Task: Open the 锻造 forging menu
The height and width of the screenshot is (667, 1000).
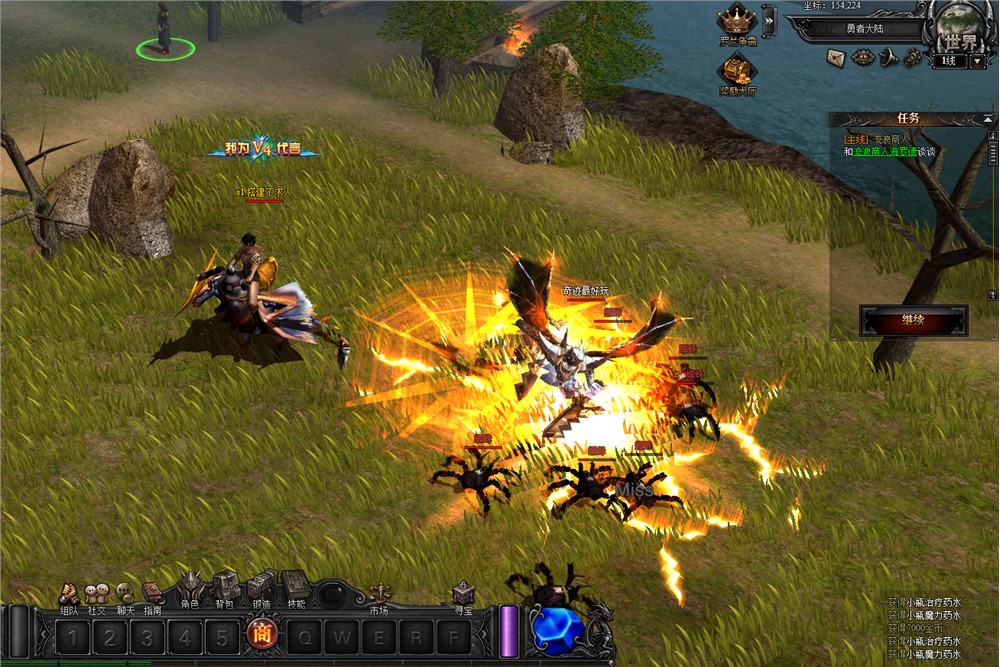Action: click(x=260, y=589)
